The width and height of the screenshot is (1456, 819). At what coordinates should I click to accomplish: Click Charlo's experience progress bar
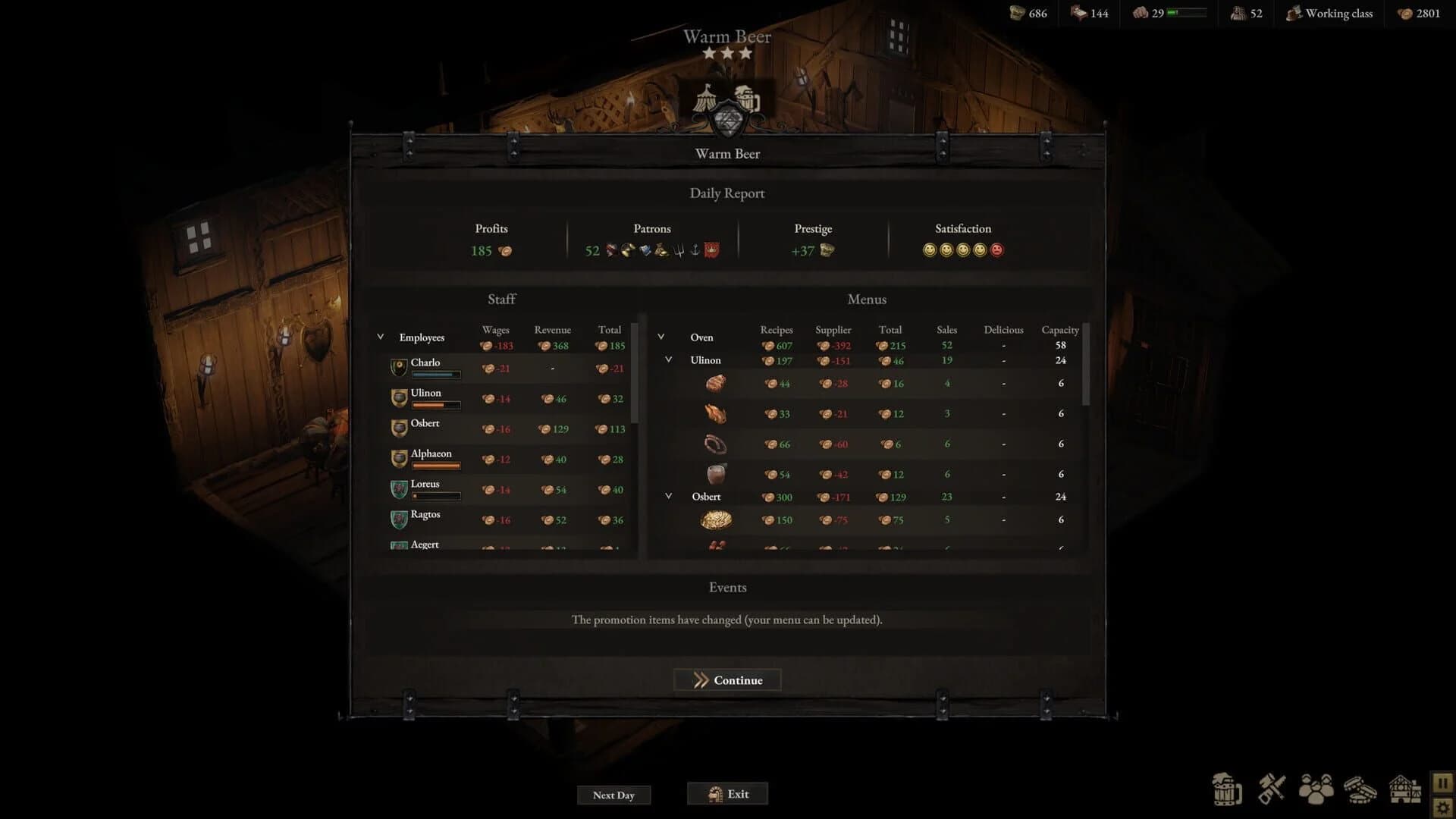[436, 374]
